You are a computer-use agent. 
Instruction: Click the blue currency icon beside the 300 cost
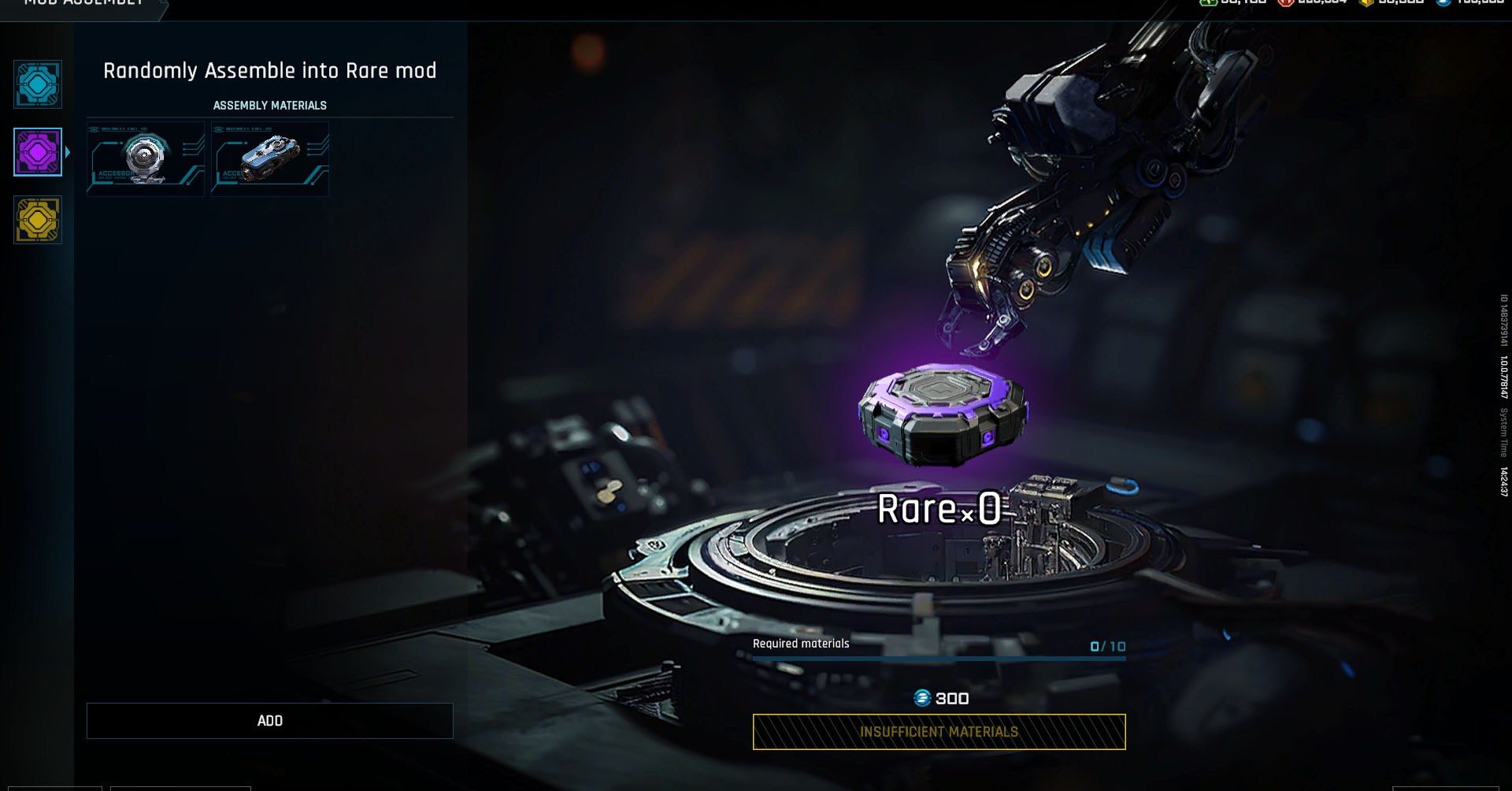(x=923, y=698)
